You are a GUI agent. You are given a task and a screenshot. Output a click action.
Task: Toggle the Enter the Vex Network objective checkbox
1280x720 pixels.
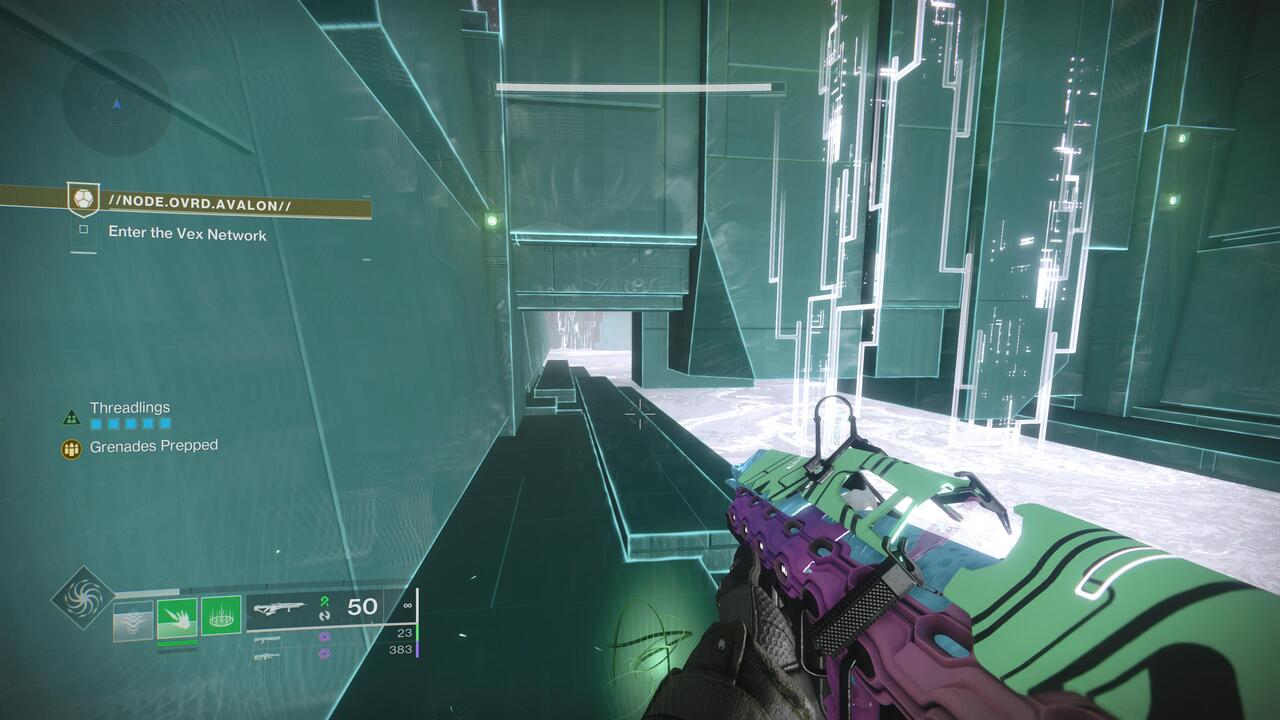click(84, 229)
